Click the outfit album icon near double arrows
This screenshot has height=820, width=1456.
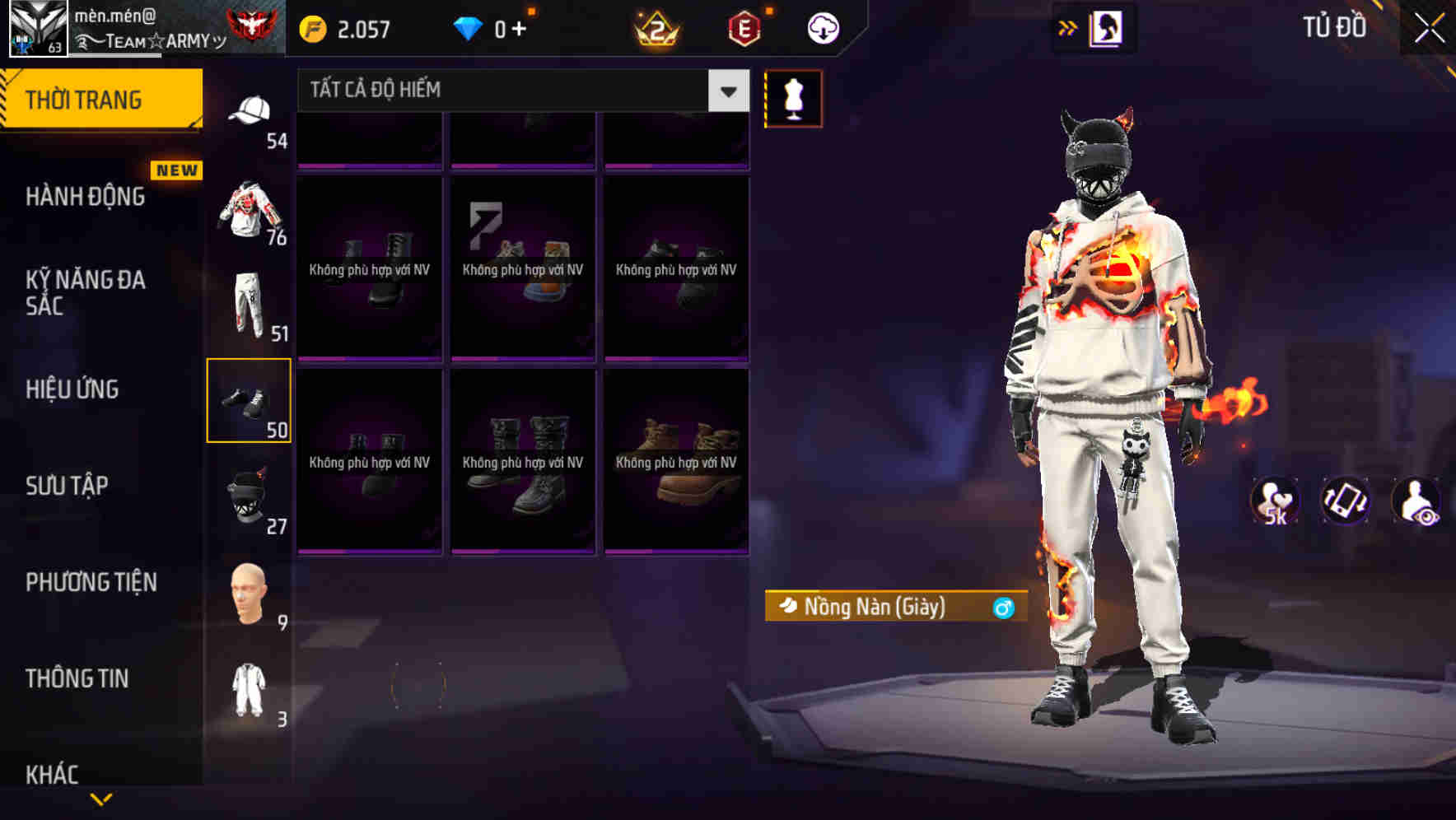pyautogui.click(x=1104, y=26)
